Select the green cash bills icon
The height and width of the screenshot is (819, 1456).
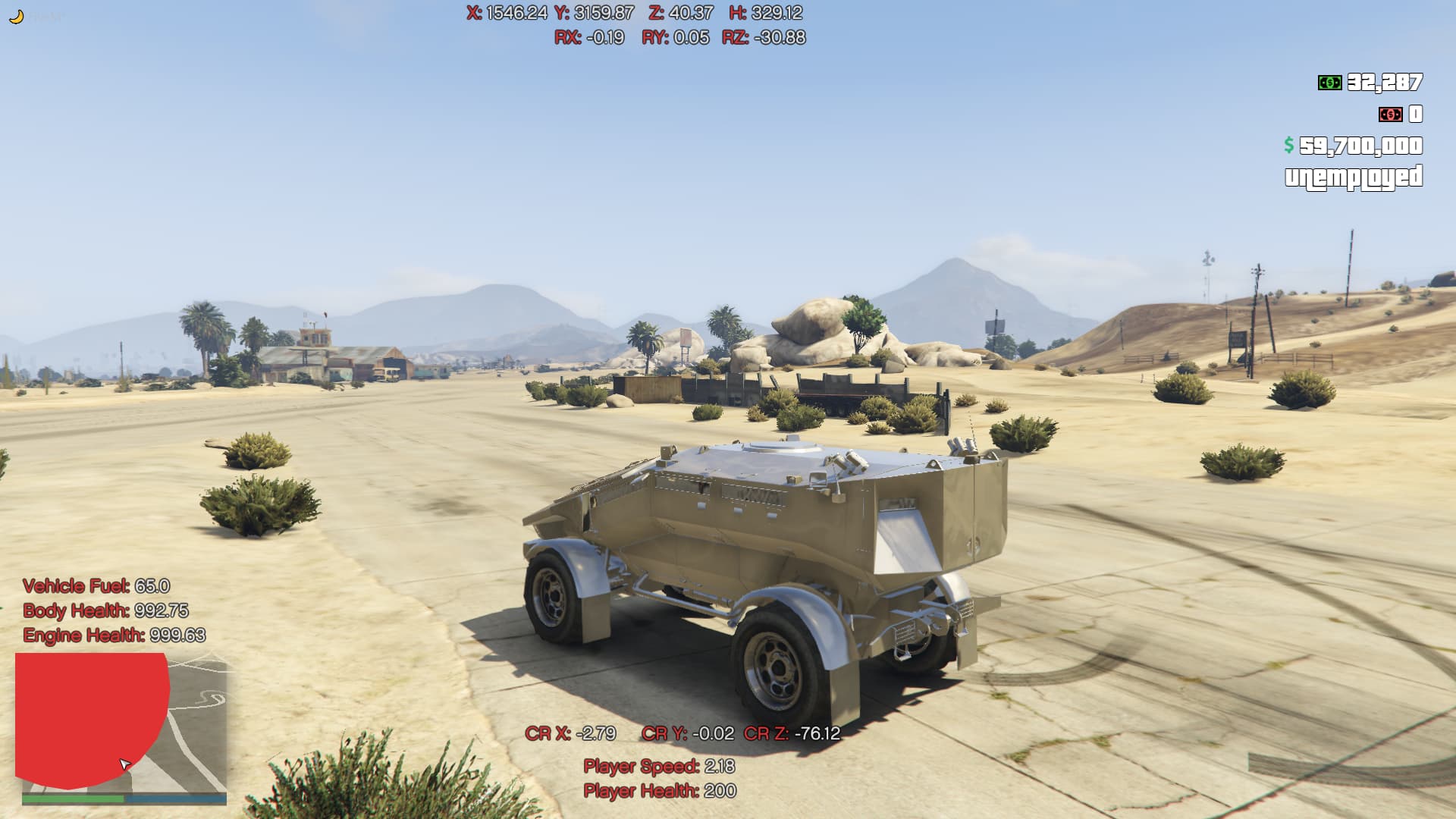point(1329,83)
